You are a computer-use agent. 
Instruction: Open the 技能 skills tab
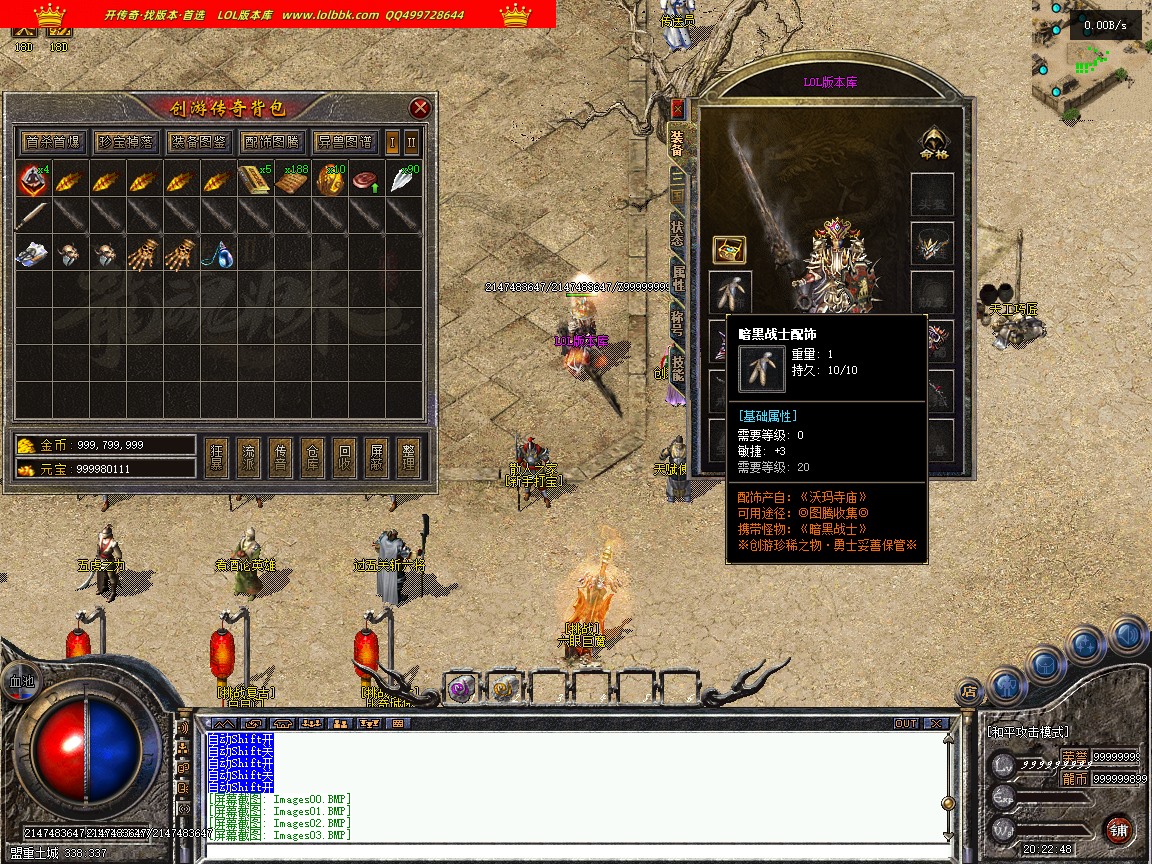[x=677, y=368]
